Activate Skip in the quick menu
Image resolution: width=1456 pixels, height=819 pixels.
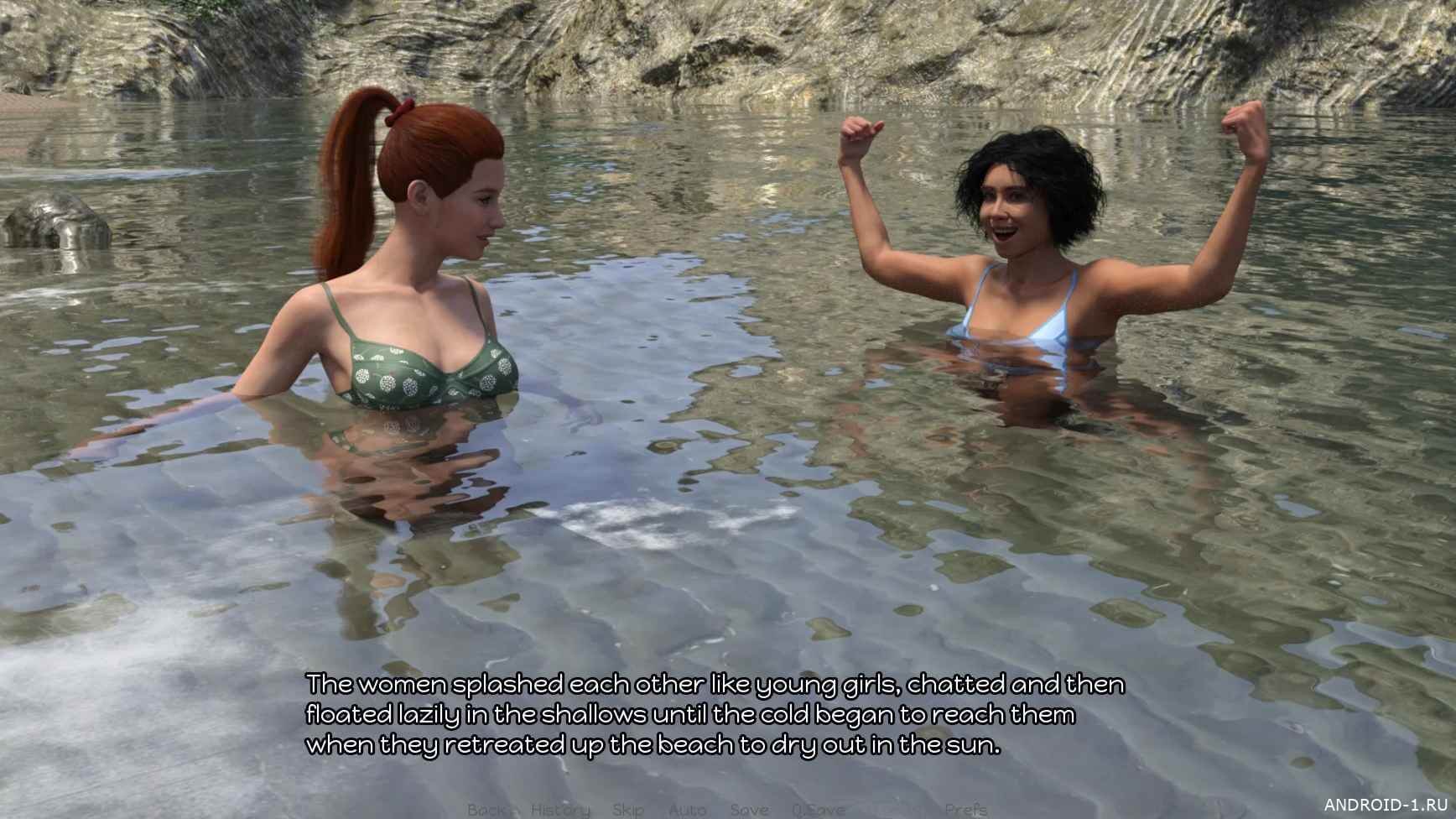click(628, 809)
